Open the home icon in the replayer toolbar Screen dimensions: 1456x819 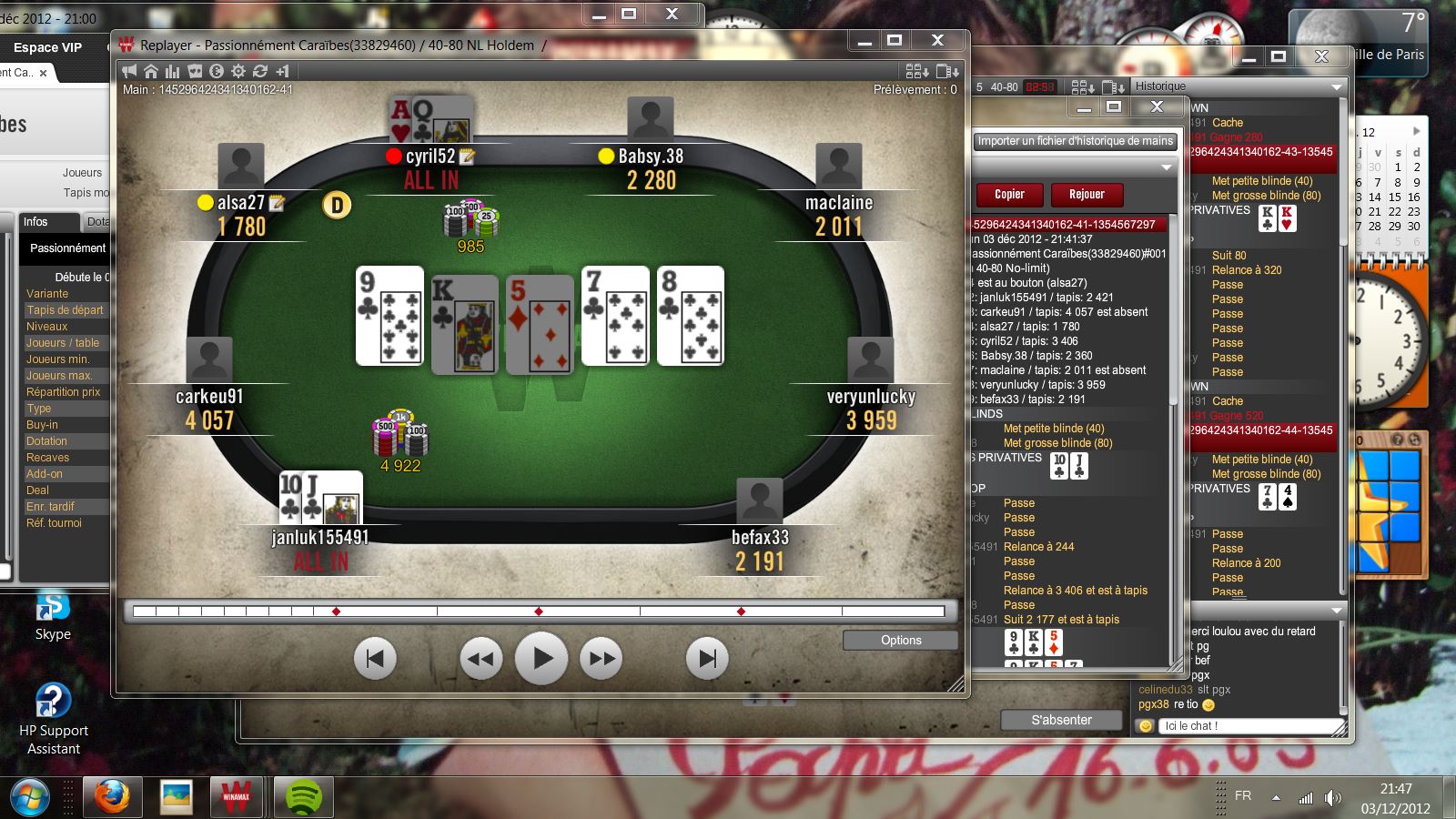pos(151,71)
